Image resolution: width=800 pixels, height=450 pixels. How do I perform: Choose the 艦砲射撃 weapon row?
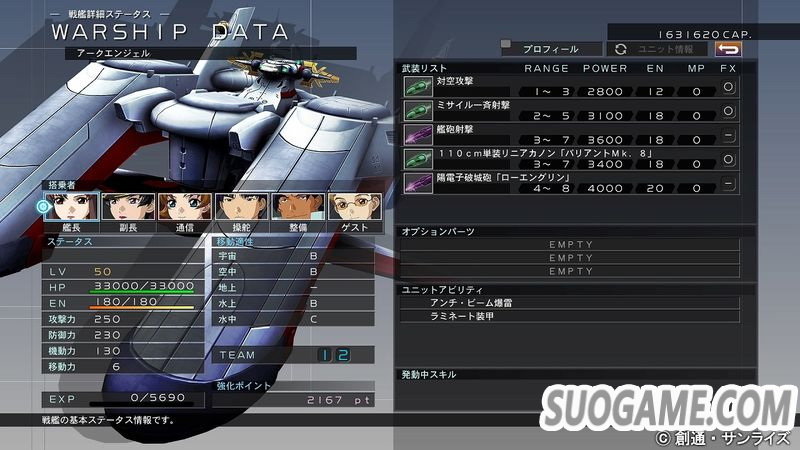pyautogui.click(x=570, y=135)
